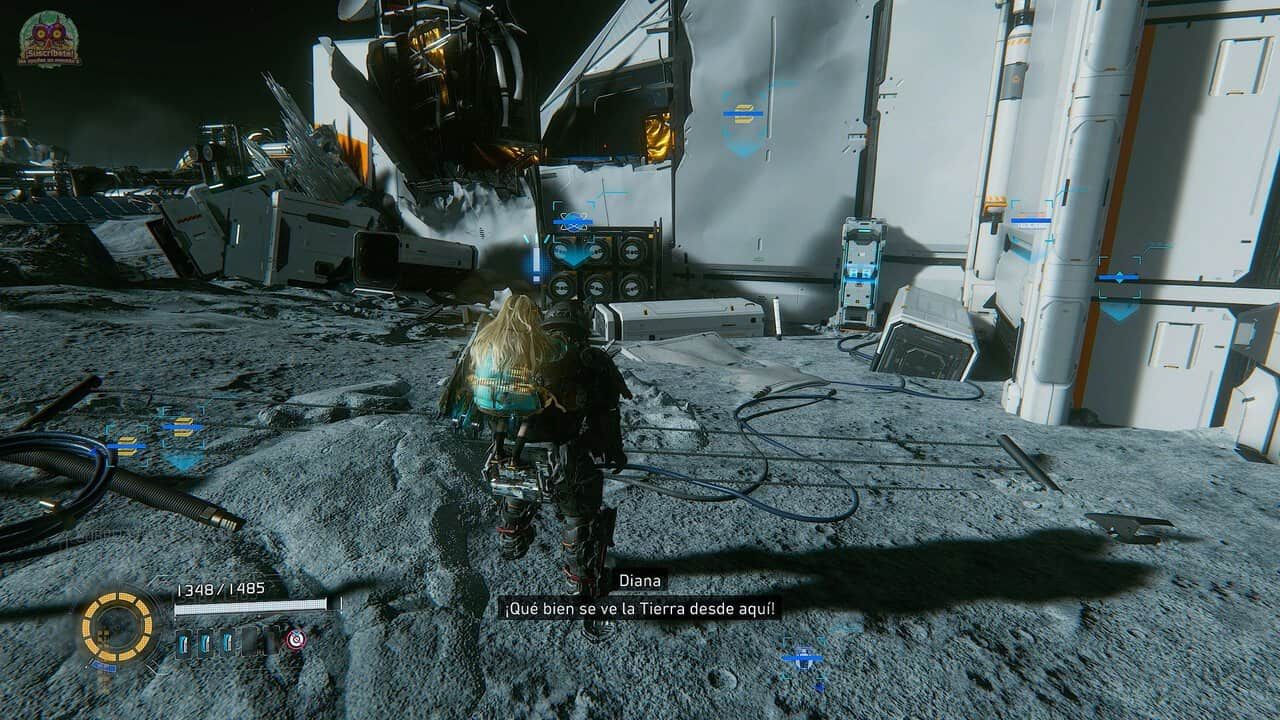1280x720 pixels.
Task: Open the Suscríbete channel badge
Action: pos(49,40)
